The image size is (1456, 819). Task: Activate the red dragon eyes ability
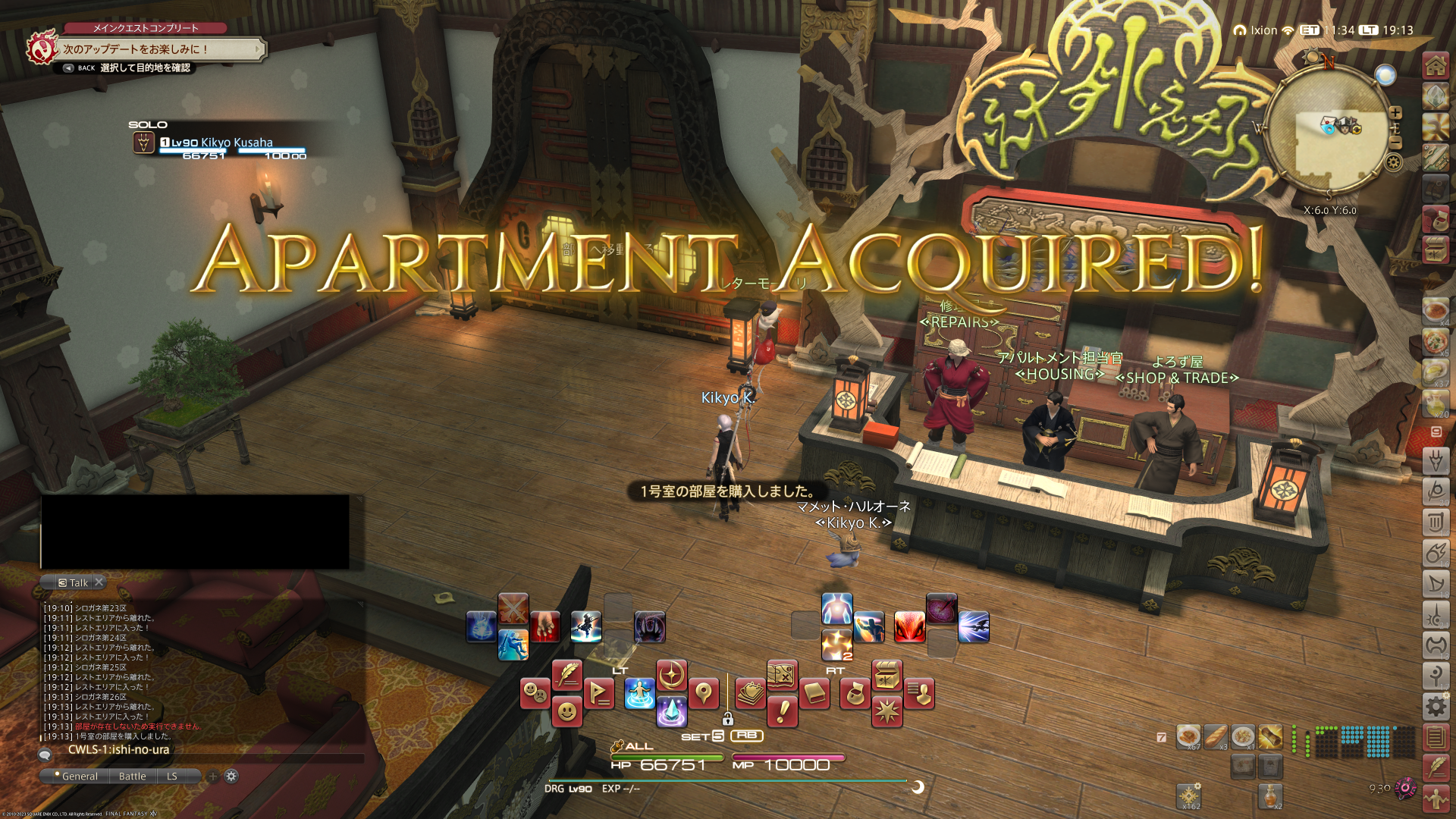tap(909, 628)
